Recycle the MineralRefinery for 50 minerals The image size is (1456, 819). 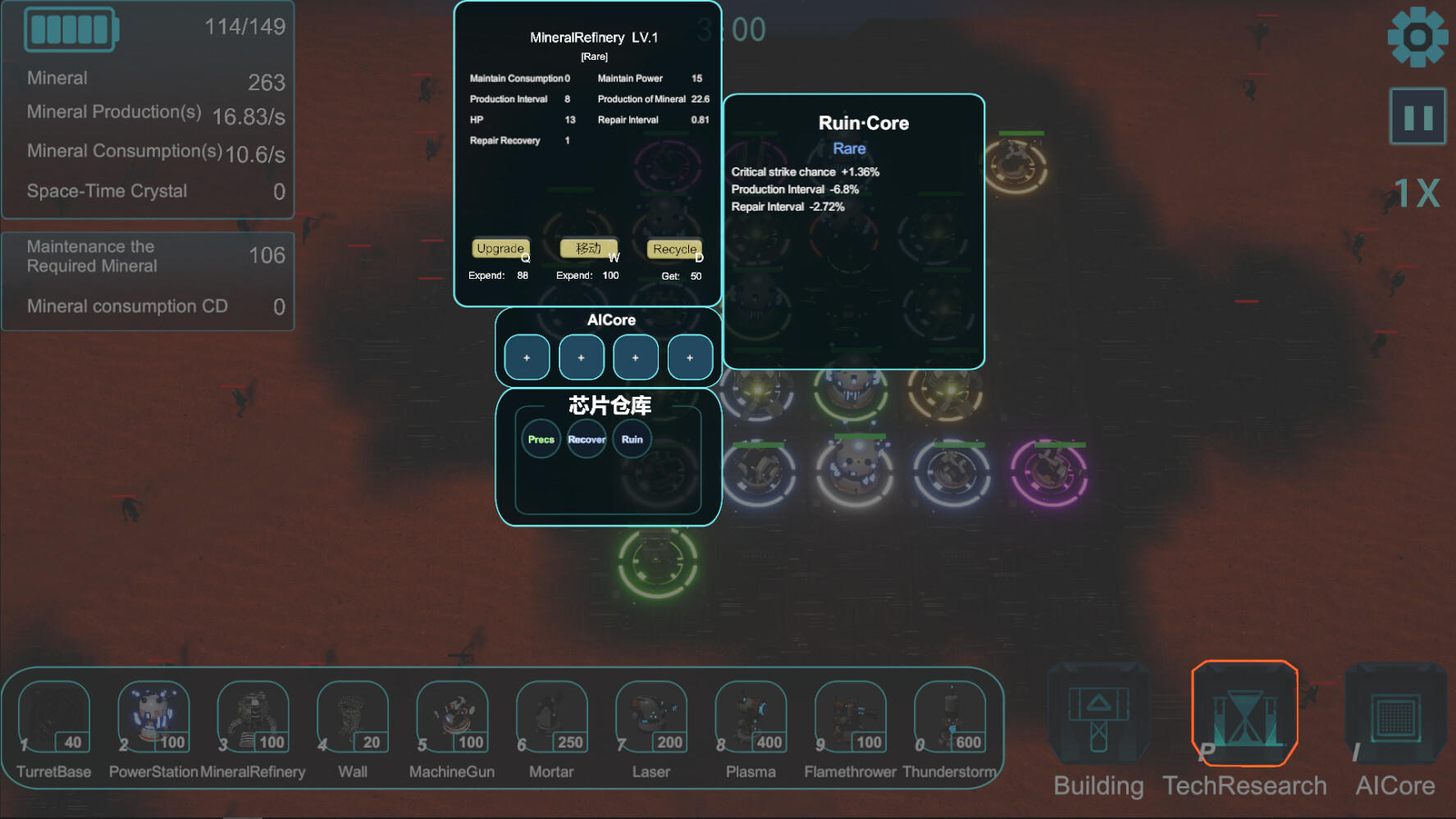pyautogui.click(x=673, y=248)
